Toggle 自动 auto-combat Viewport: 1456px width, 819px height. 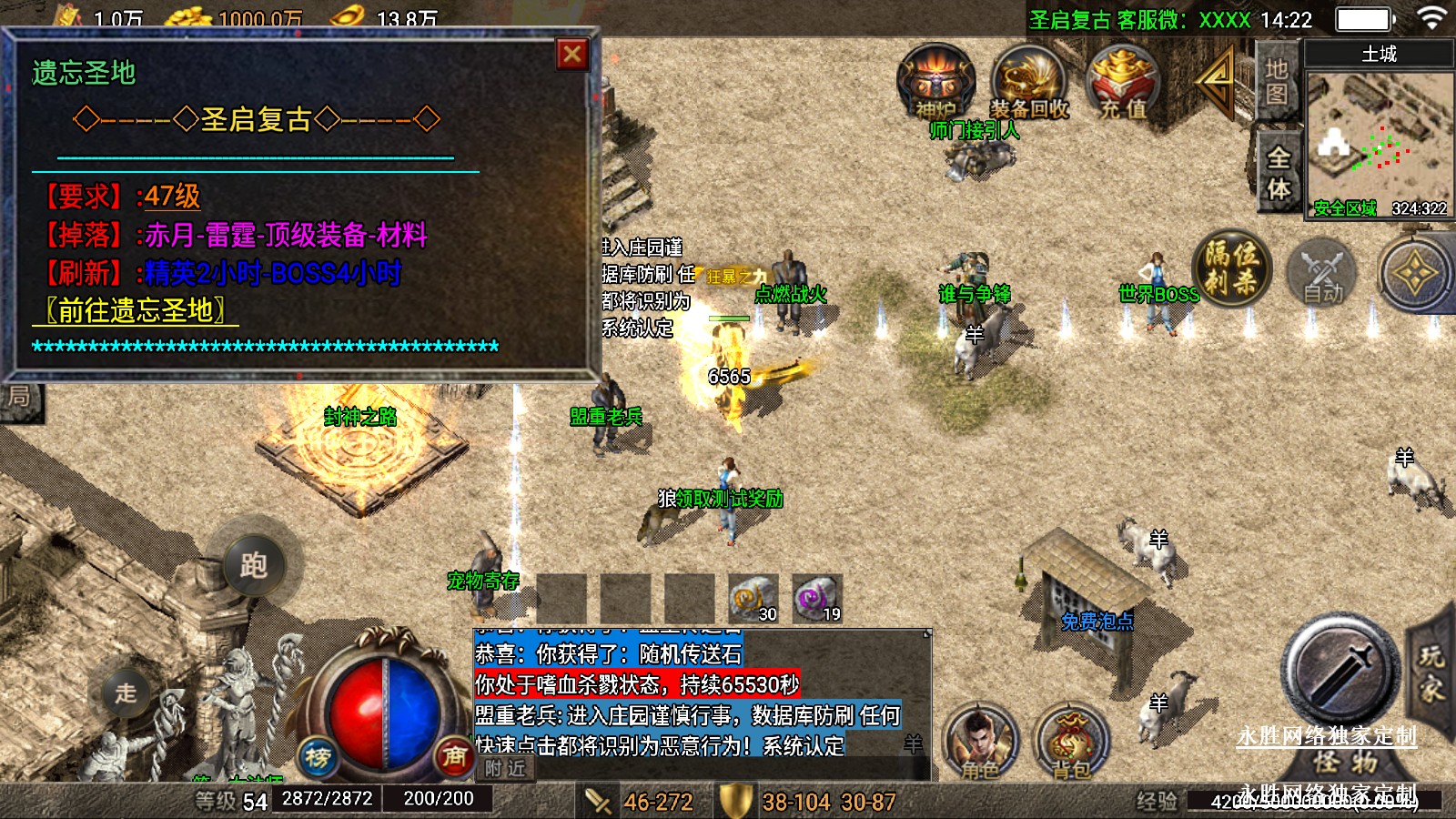point(1322,273)
